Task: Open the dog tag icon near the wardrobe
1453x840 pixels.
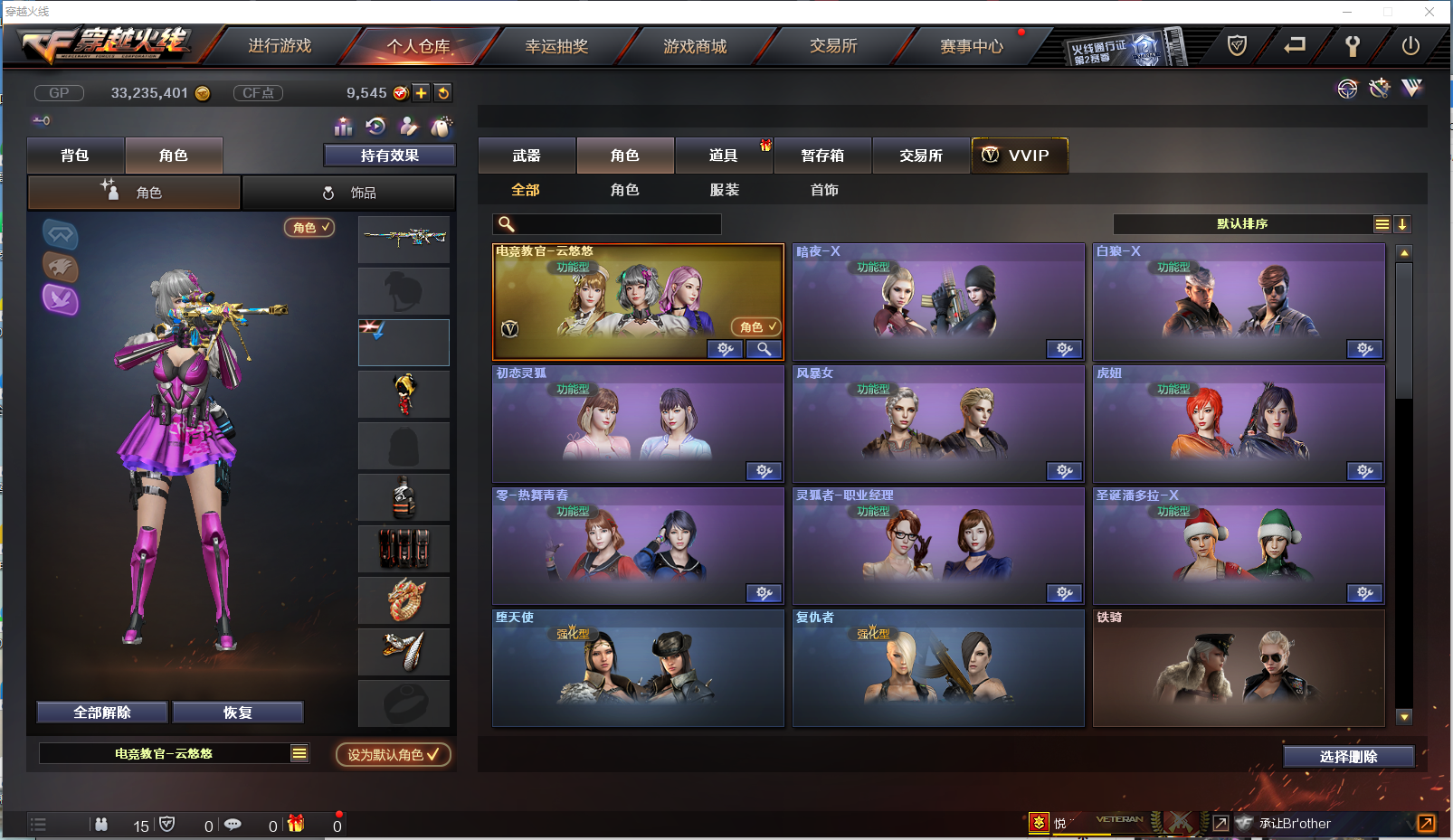Action: (x=441, y=127)
